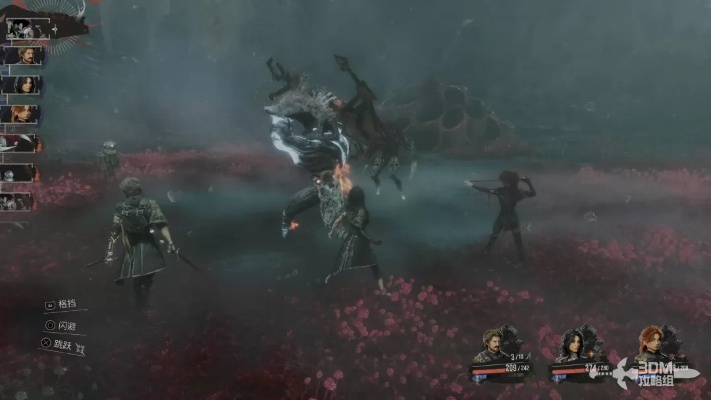
Task: Select the dark-haired woman's turn-order portrait
Action: [x=22, y=85]
